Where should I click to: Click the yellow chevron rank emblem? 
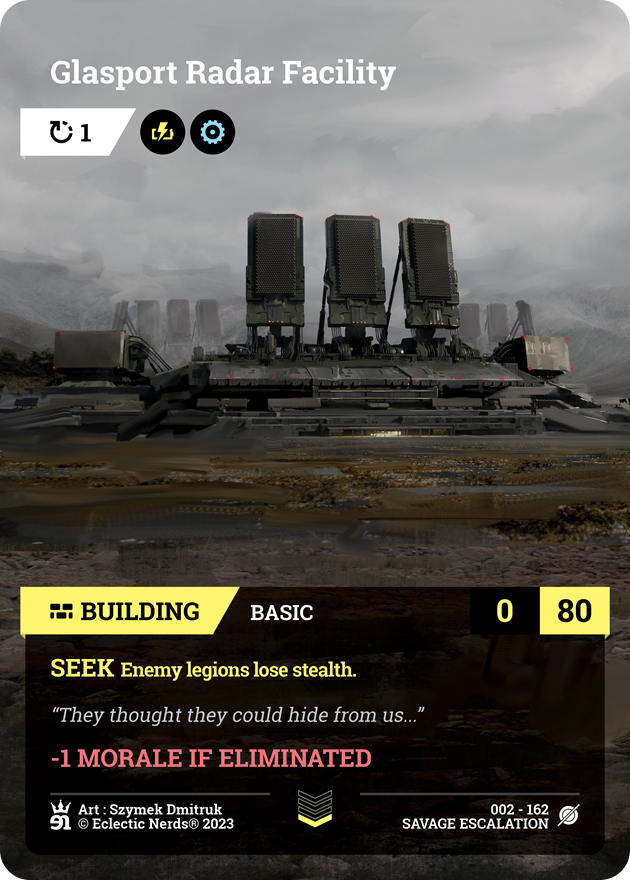point(315,808)
